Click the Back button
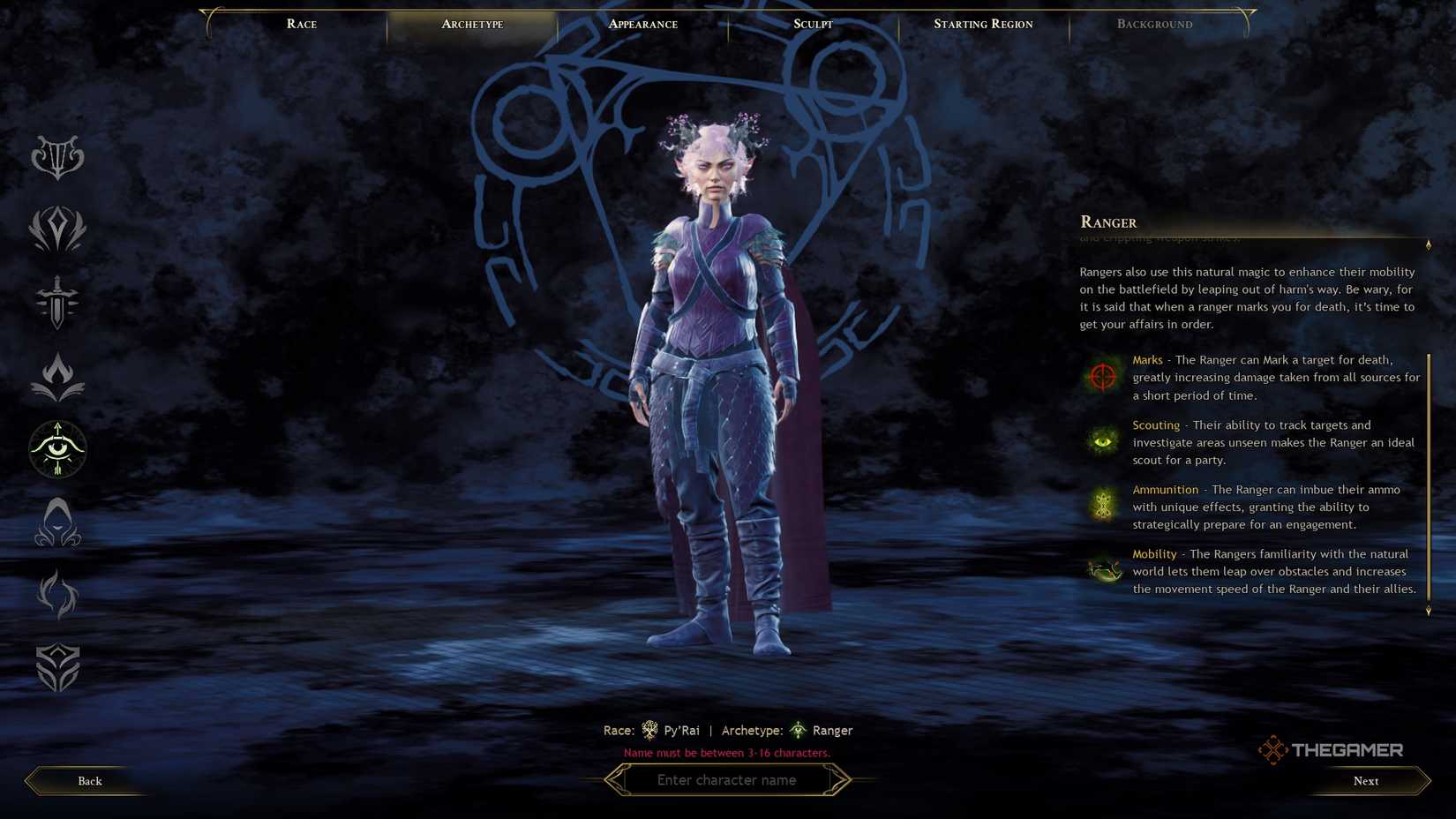The image size is (1456, 819). point(89,781)
